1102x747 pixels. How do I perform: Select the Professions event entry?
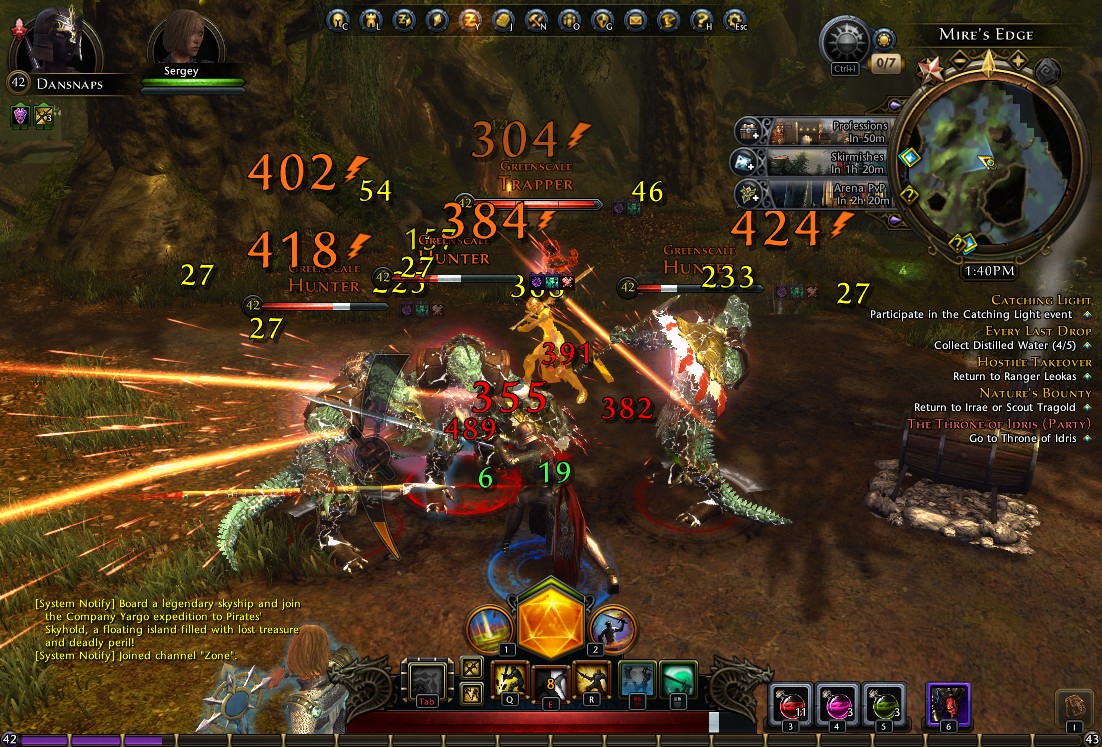(x=812, y=131)
